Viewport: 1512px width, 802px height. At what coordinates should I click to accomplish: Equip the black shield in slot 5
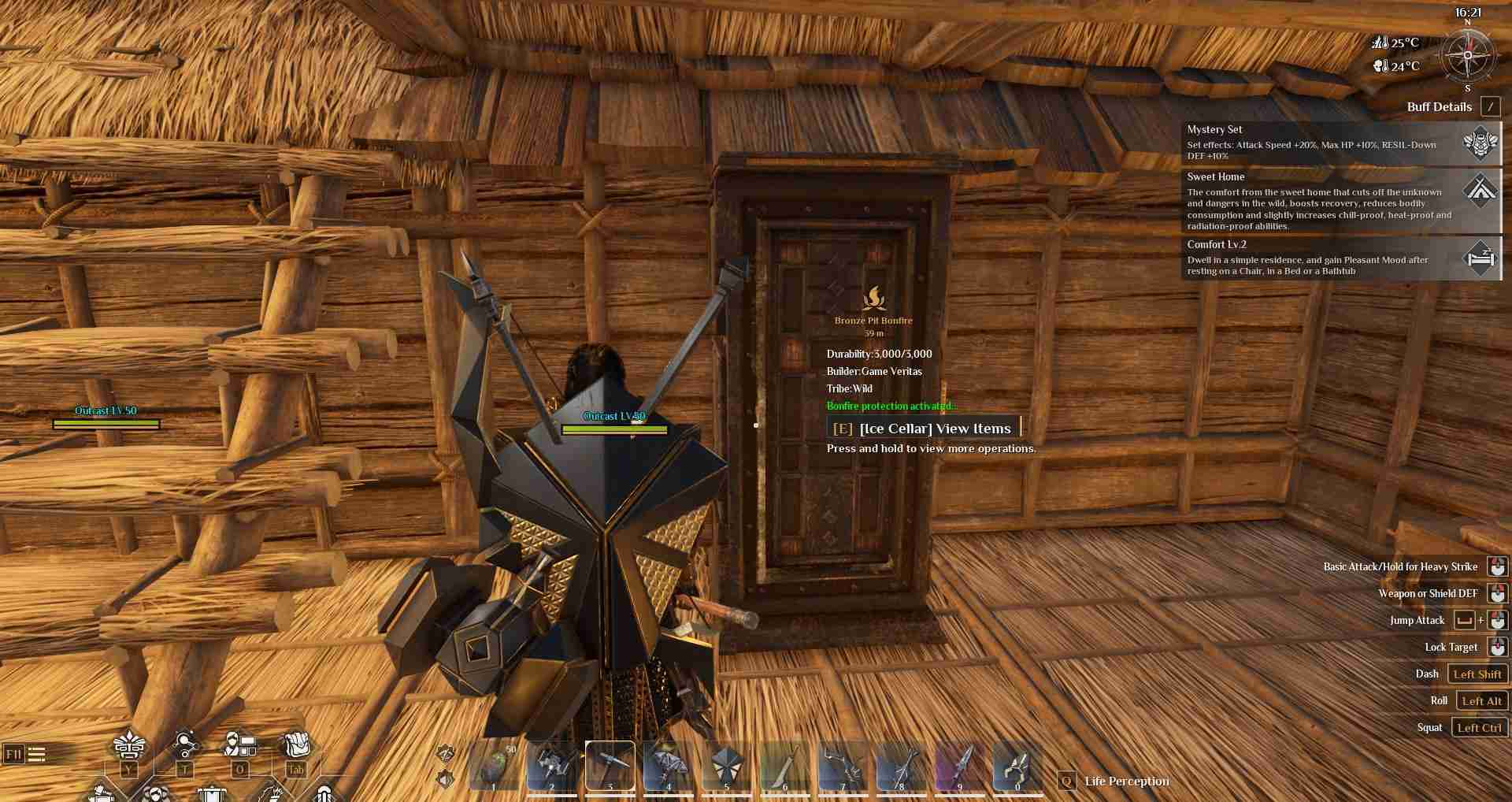[726, 766]
